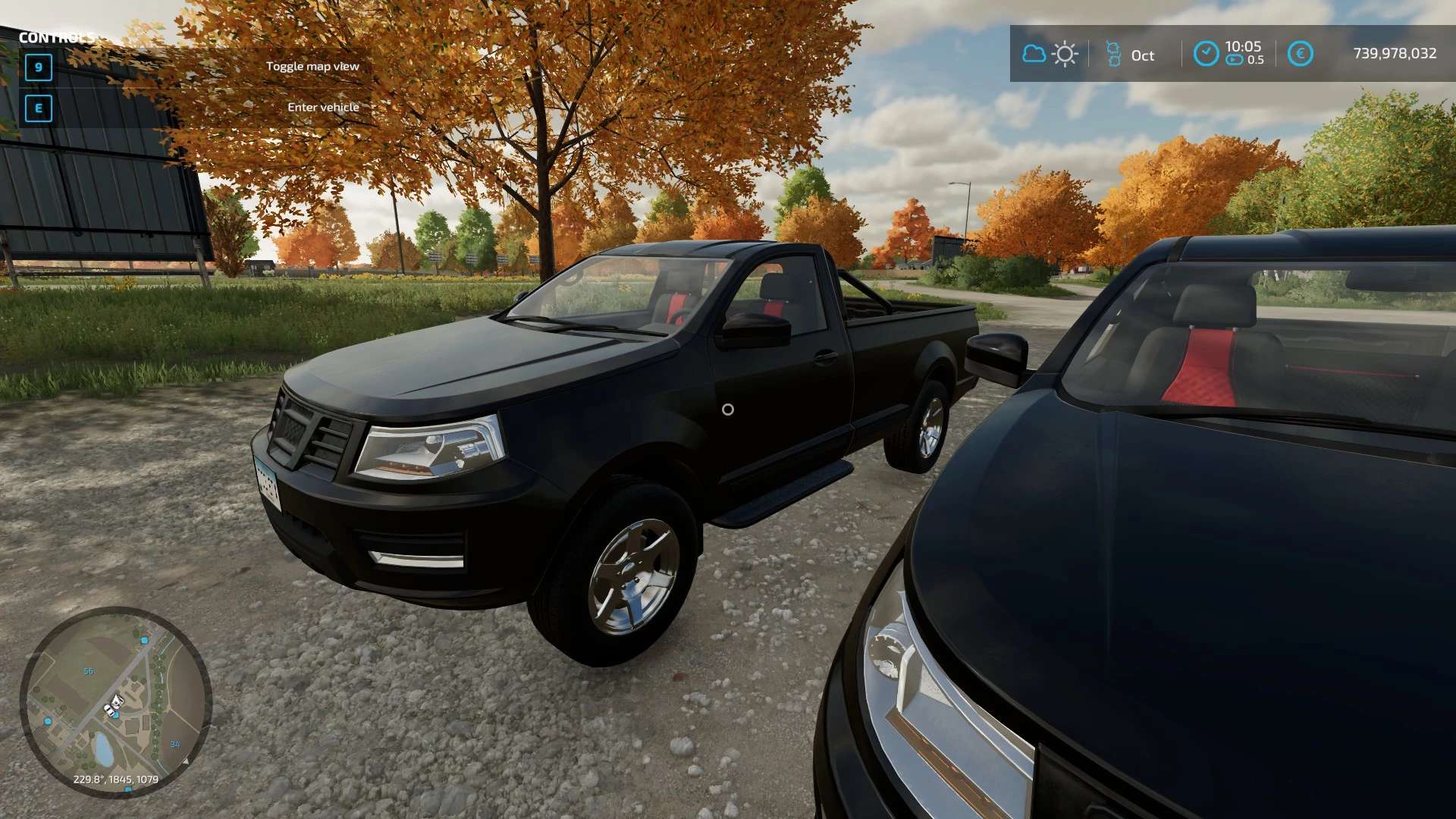This screenshot has height=819, width=1456.
Task: Open the circular minimap
Action: click(115, 701)
